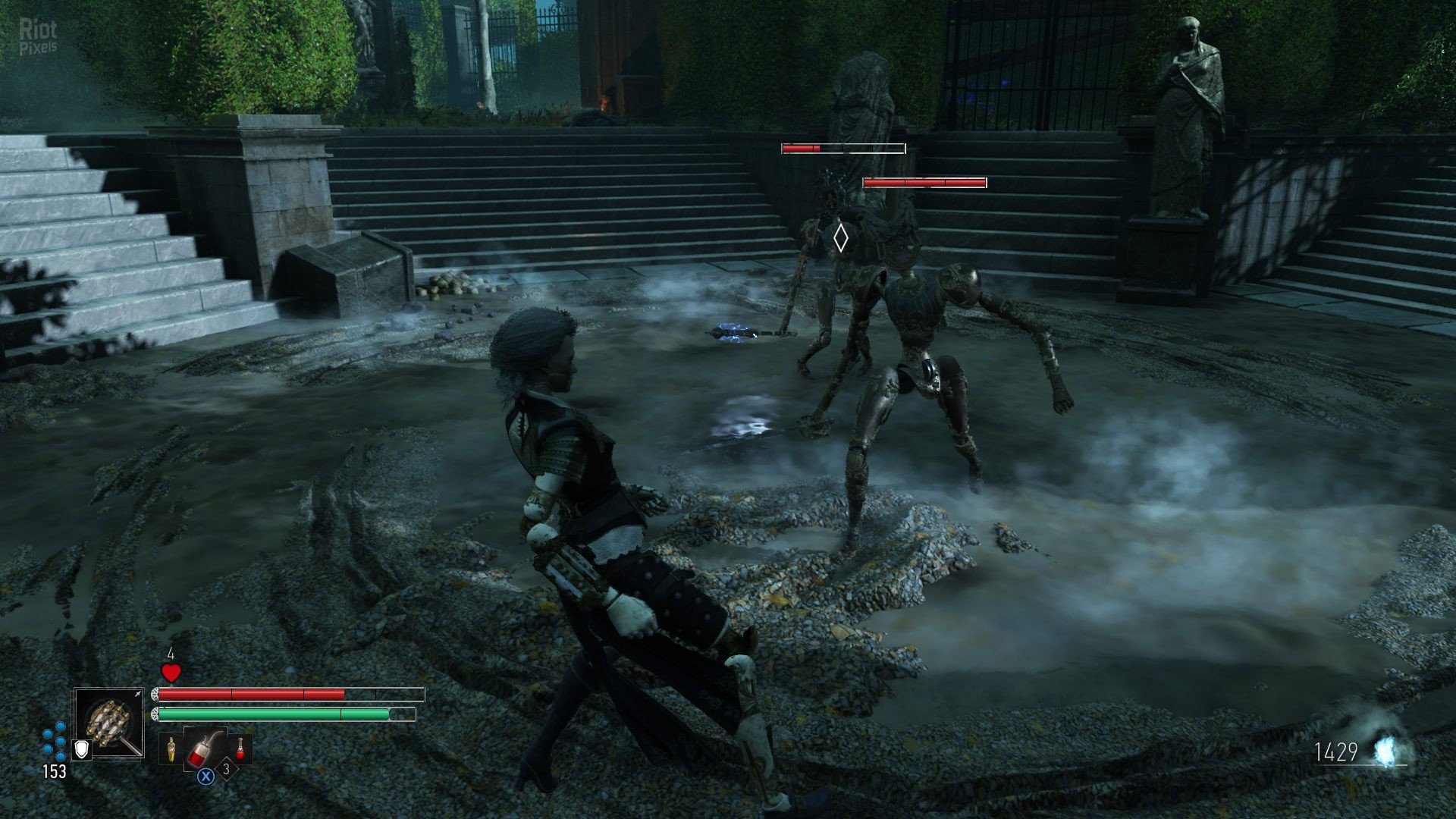Screen dimensions: 1456x819
Task: Click the blue orbs cluster icon
Action: [54, 743]
